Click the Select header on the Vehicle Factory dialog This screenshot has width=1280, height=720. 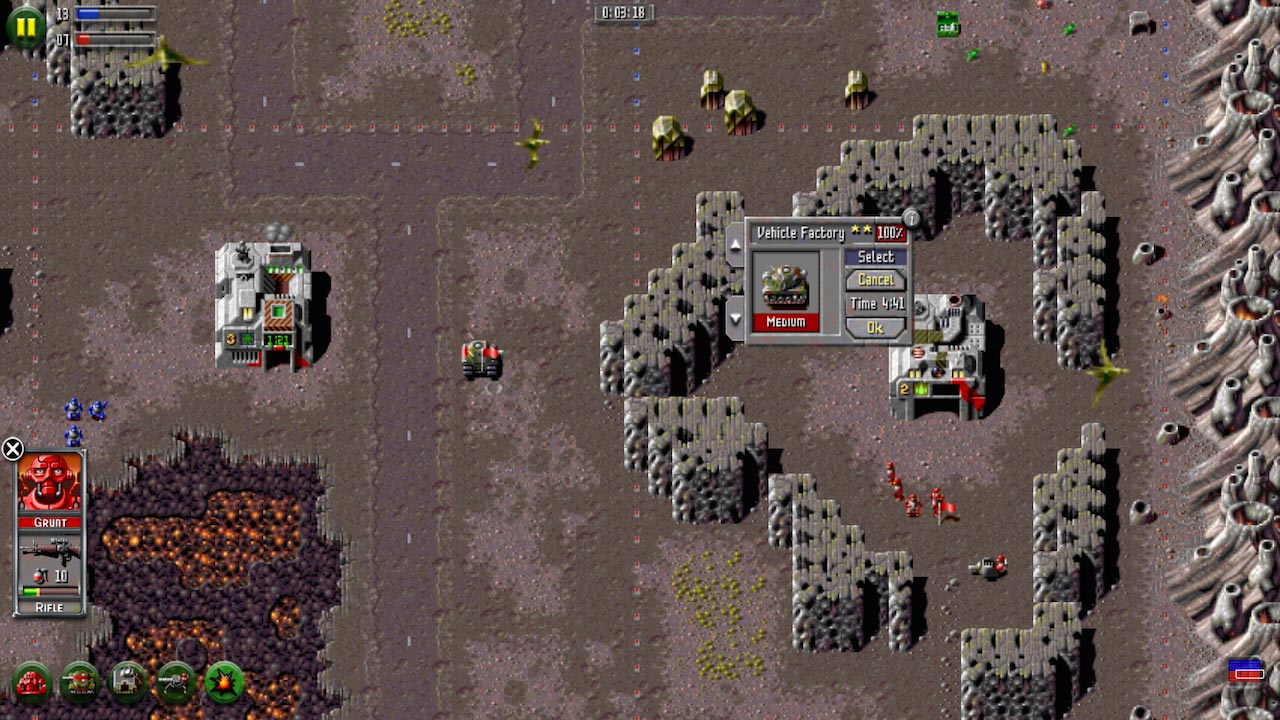pyautogui.click(x=875, y=256)
